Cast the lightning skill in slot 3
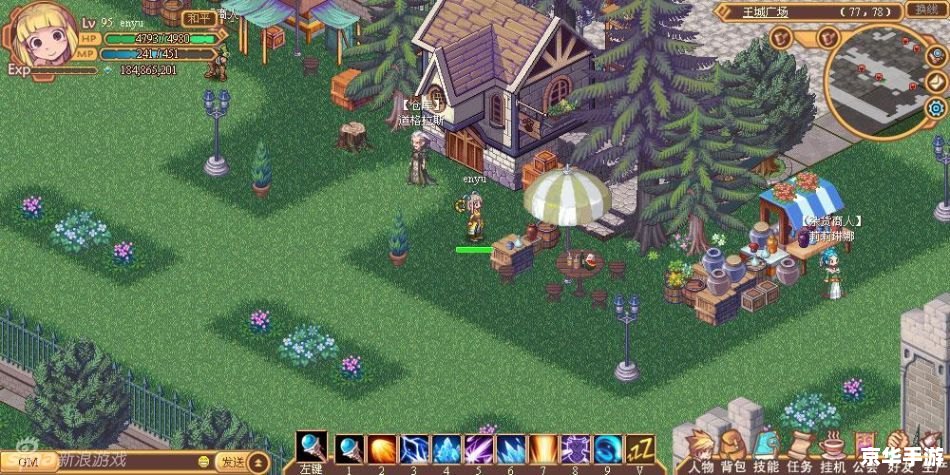The width and height of the screenshot is (950, 475). point(414,449)
